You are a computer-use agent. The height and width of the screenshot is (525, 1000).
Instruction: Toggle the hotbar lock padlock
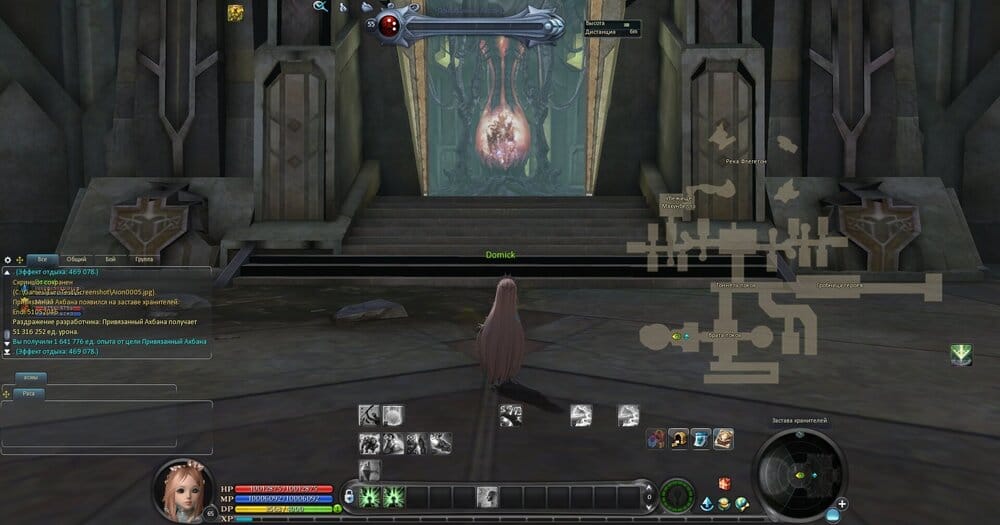(349, 496)
